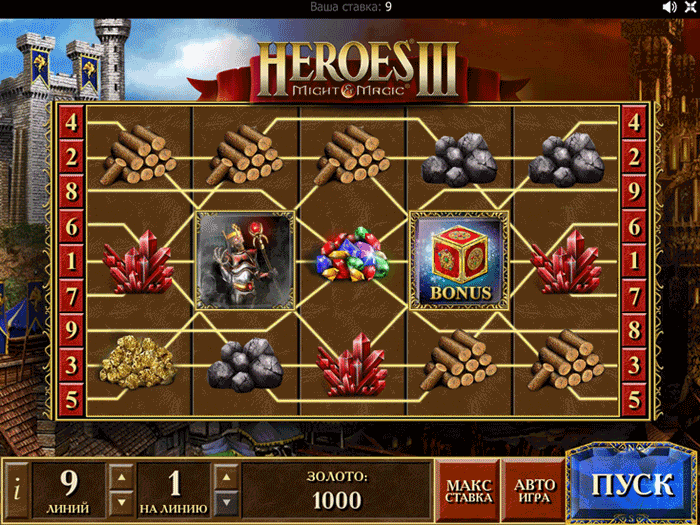Open the paytable info button
This screenshot has height=525, width=700.
16,490
